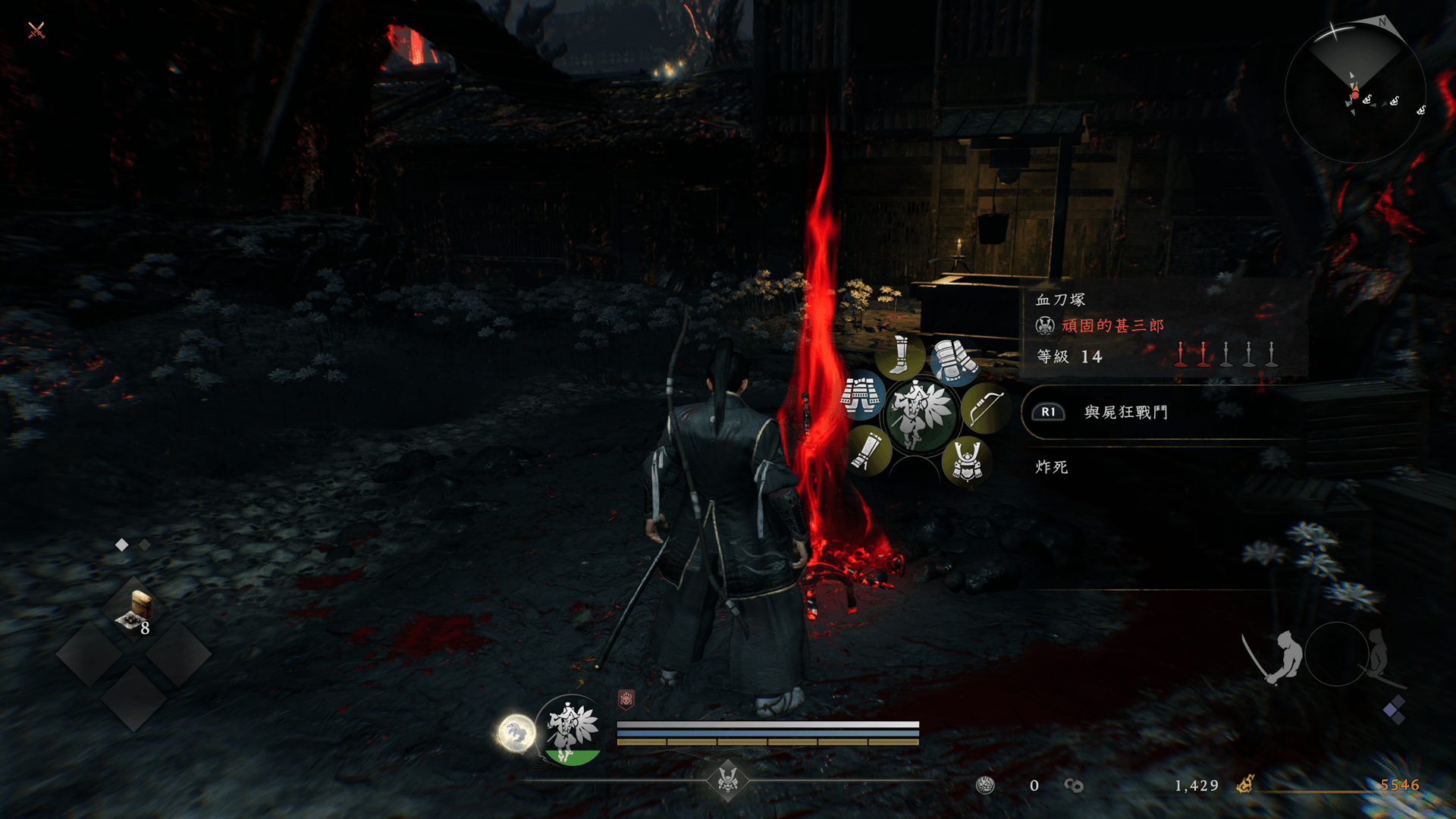
Task: Select the 與屍狂戰鬥 battle option
Action: coord(1125,413)
